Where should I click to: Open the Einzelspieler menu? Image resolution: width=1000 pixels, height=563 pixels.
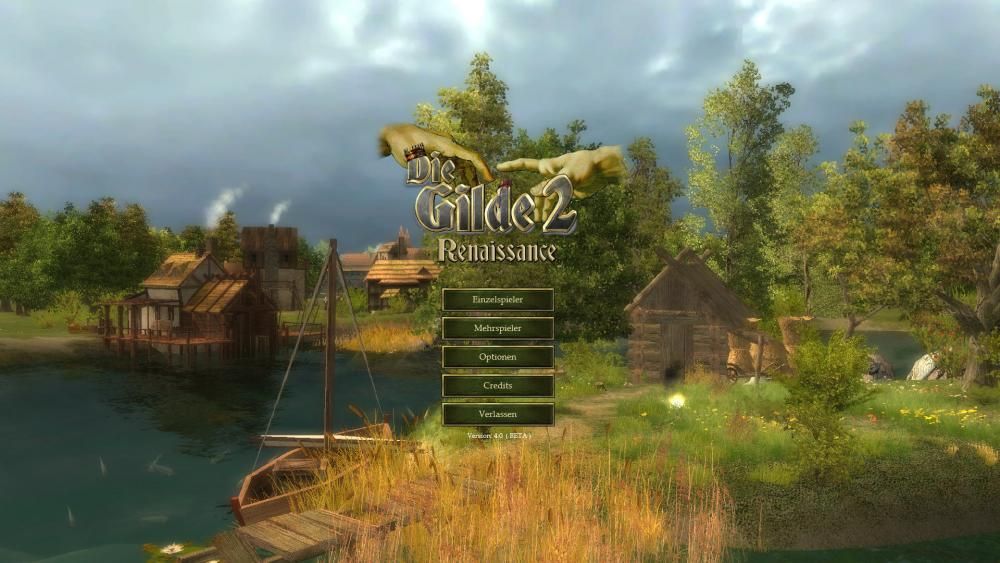(x=497, y=300)
